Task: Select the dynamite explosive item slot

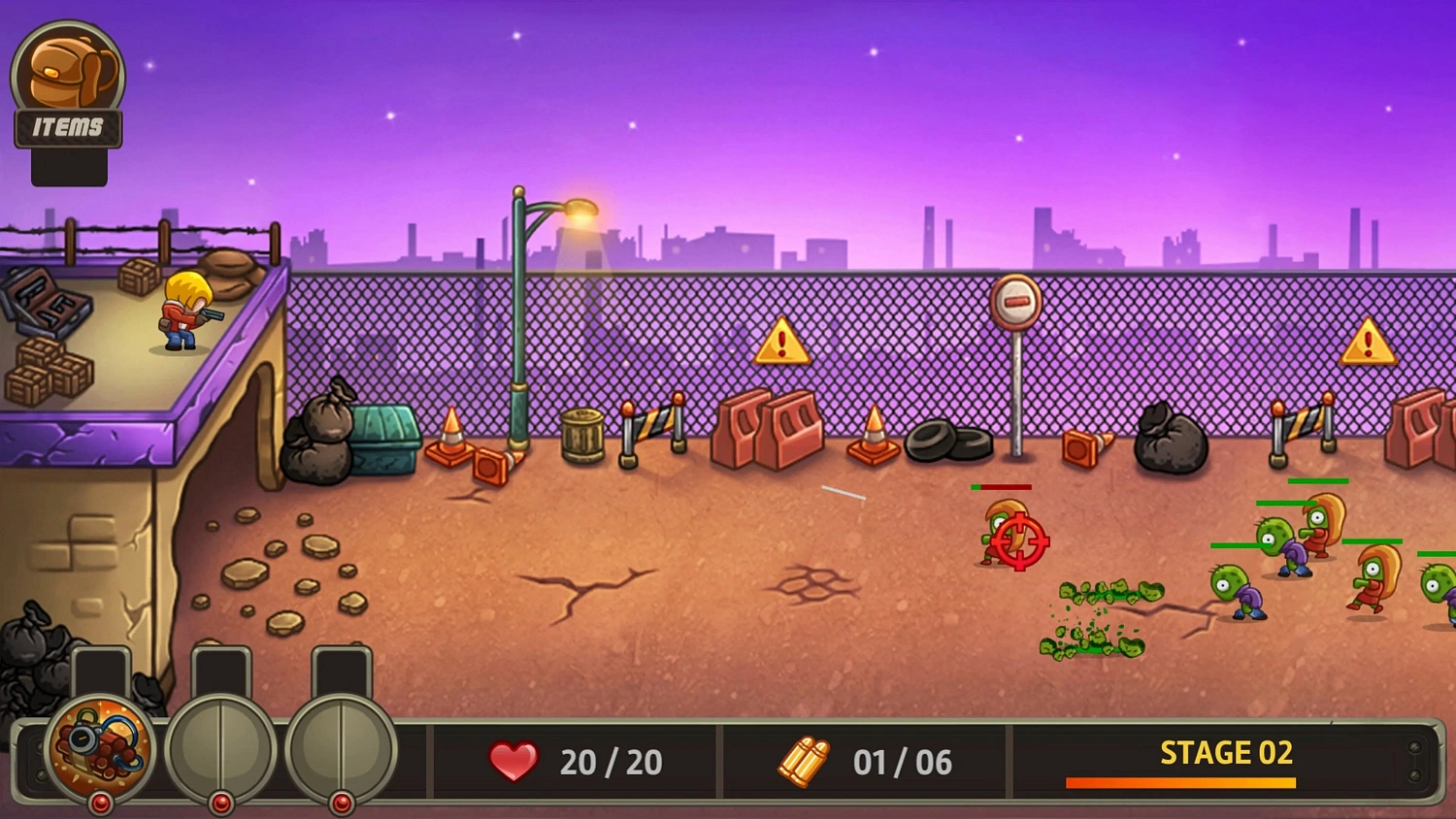Action: coord(97,745)
